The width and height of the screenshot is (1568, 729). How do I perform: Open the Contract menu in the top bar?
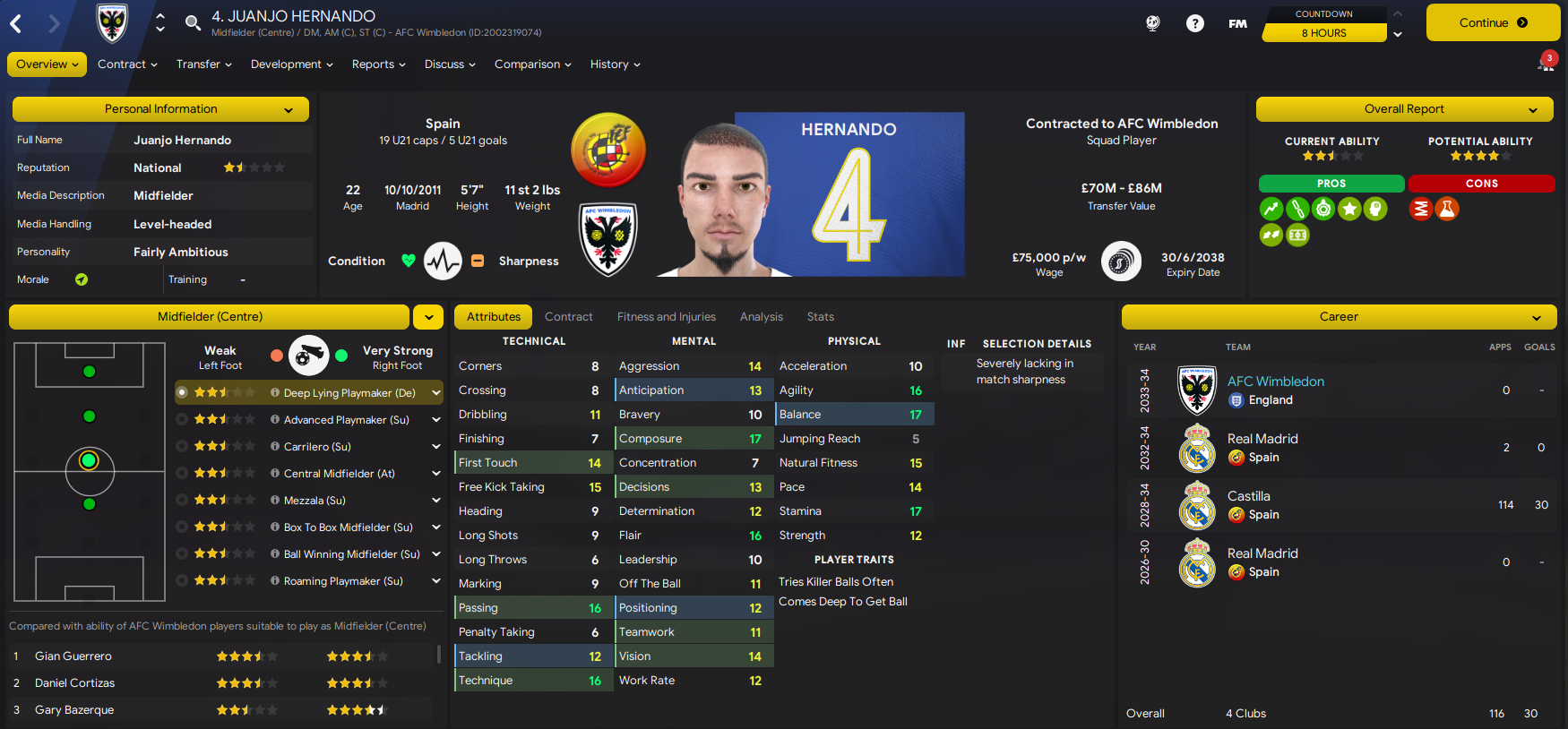click(127, 64)
